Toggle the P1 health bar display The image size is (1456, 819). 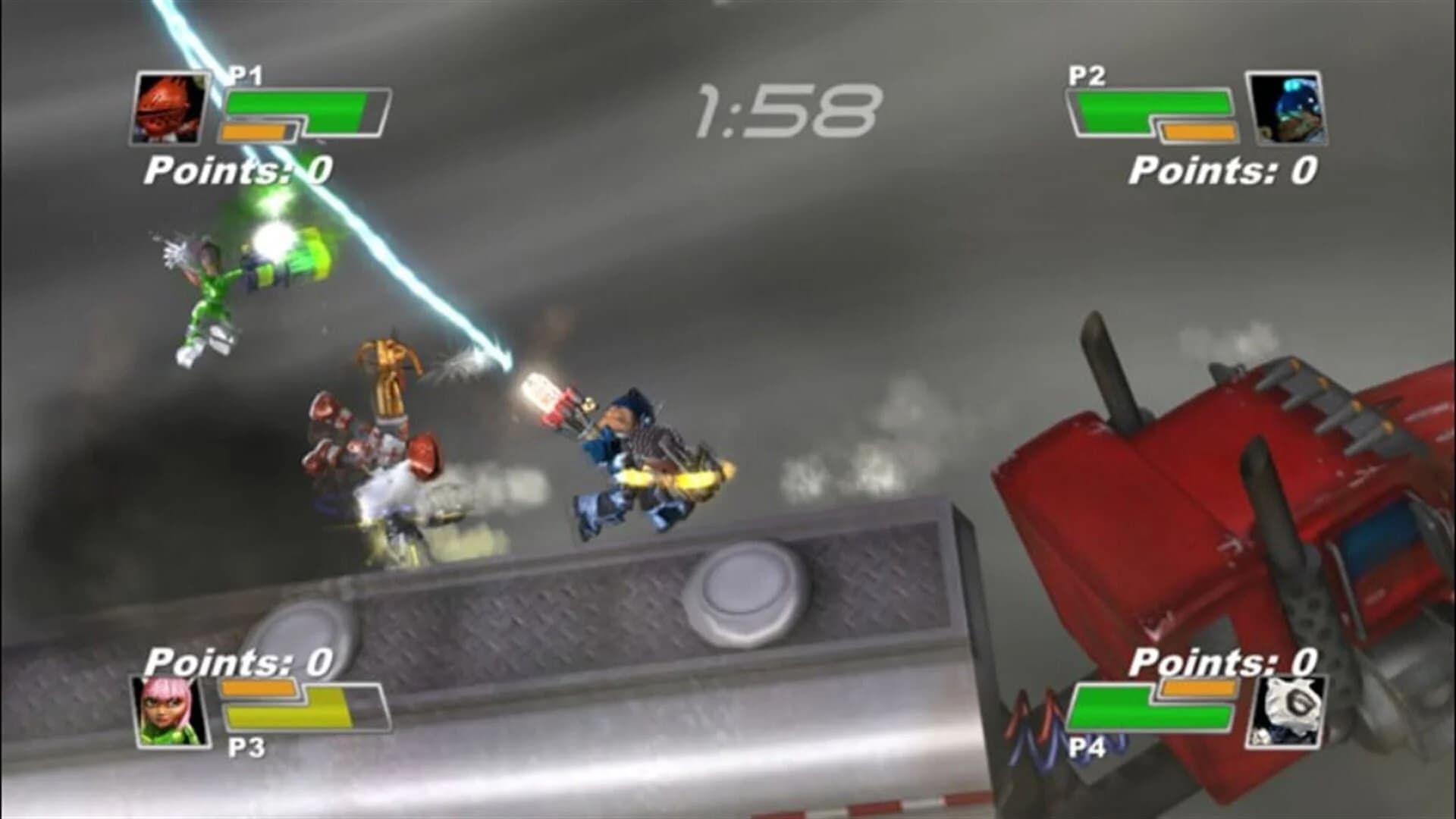point(303,106)
